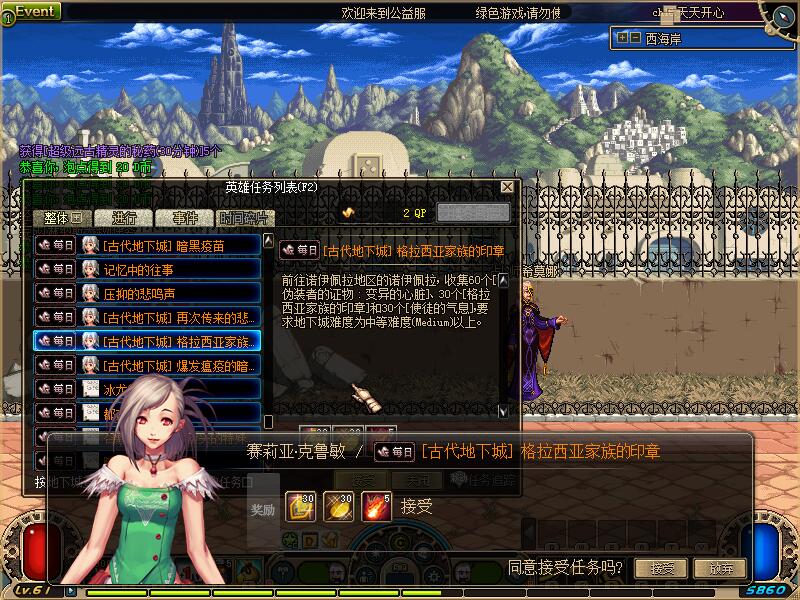800x600 pixels.
Task: Click the minimap minus button
Action: coord(635,38)
